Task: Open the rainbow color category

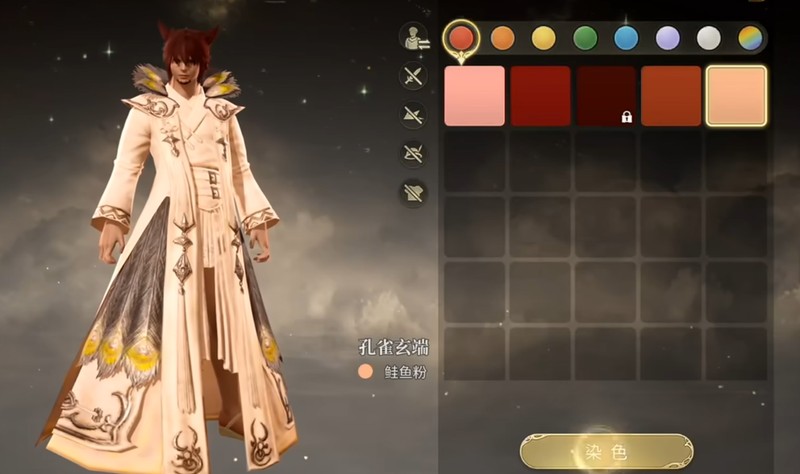Action: click(749, 38)
